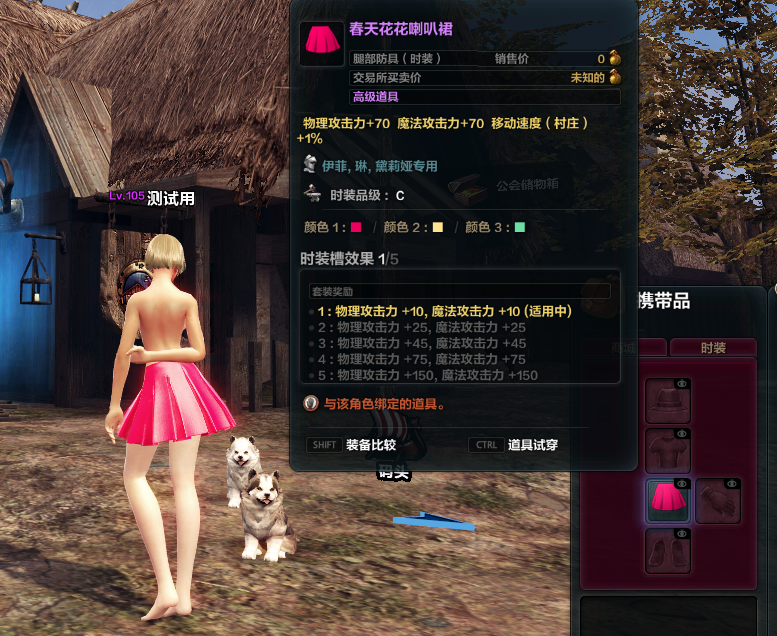Screen dimensions: 777x636
Task: Toggle the eye icon on the skirt slot
Action: point(680,484)
